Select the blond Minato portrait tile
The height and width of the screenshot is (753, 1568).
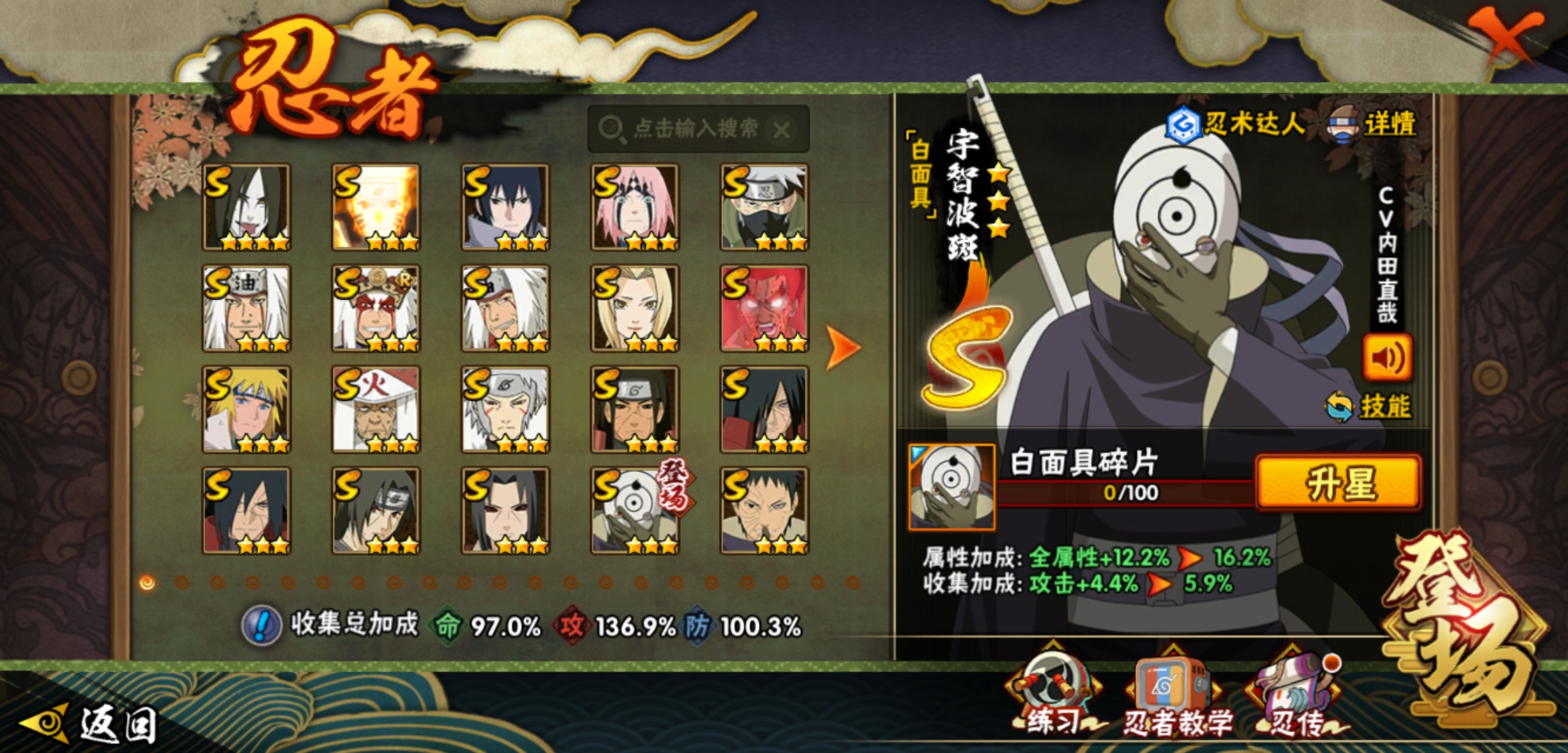coord(246,409)
